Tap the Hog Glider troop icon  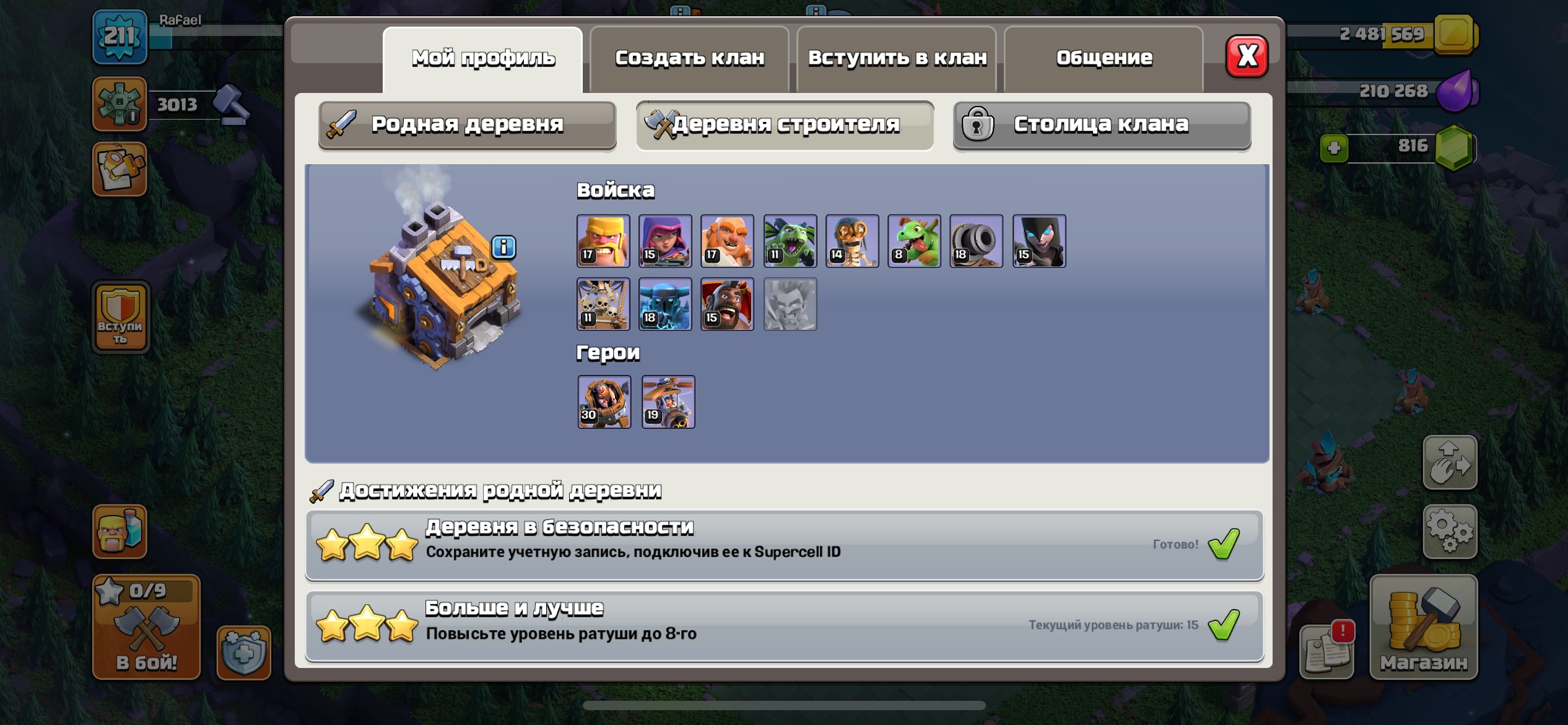coord(728,304)
